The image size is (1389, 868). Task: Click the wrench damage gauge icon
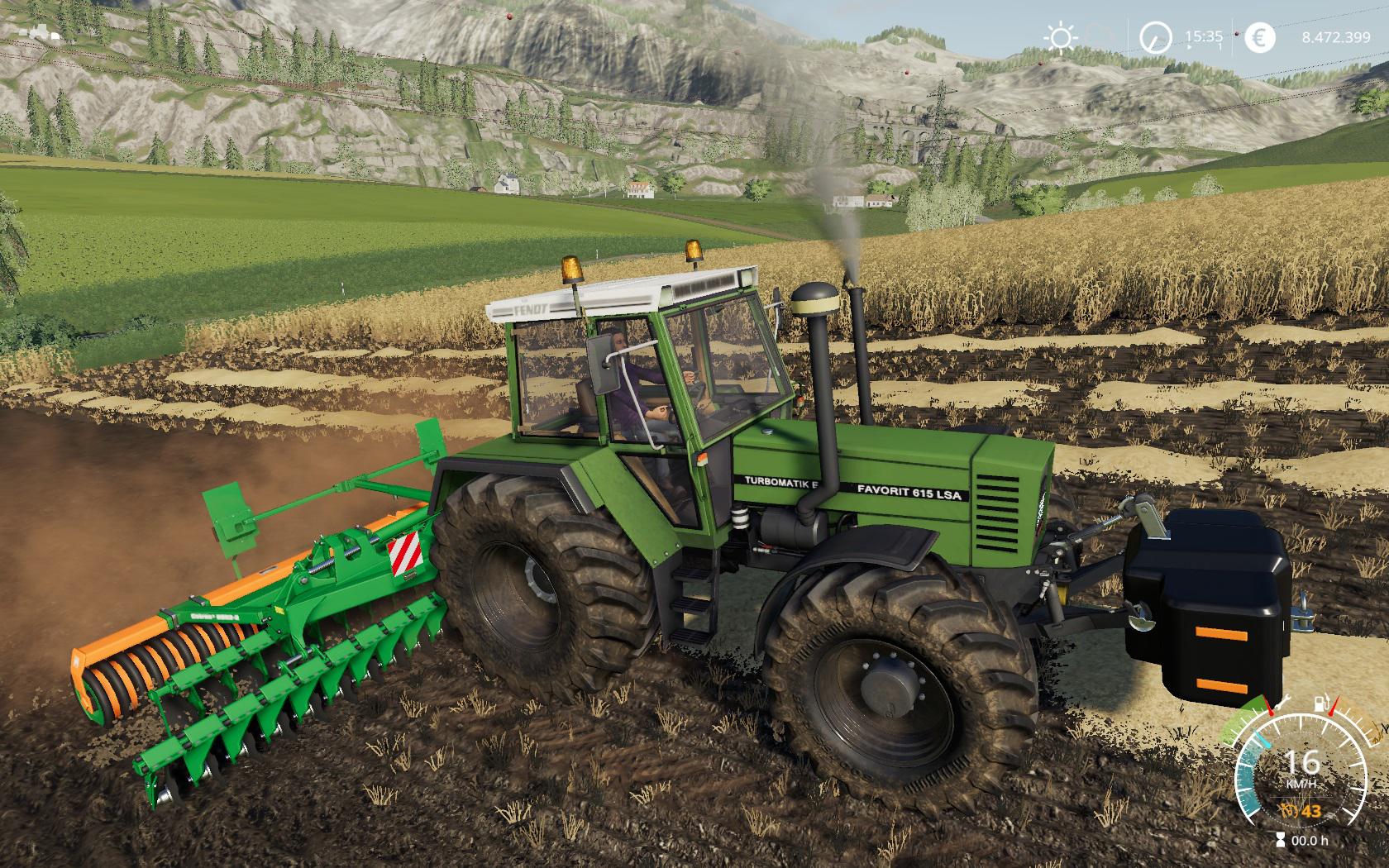coord(1283,703)
